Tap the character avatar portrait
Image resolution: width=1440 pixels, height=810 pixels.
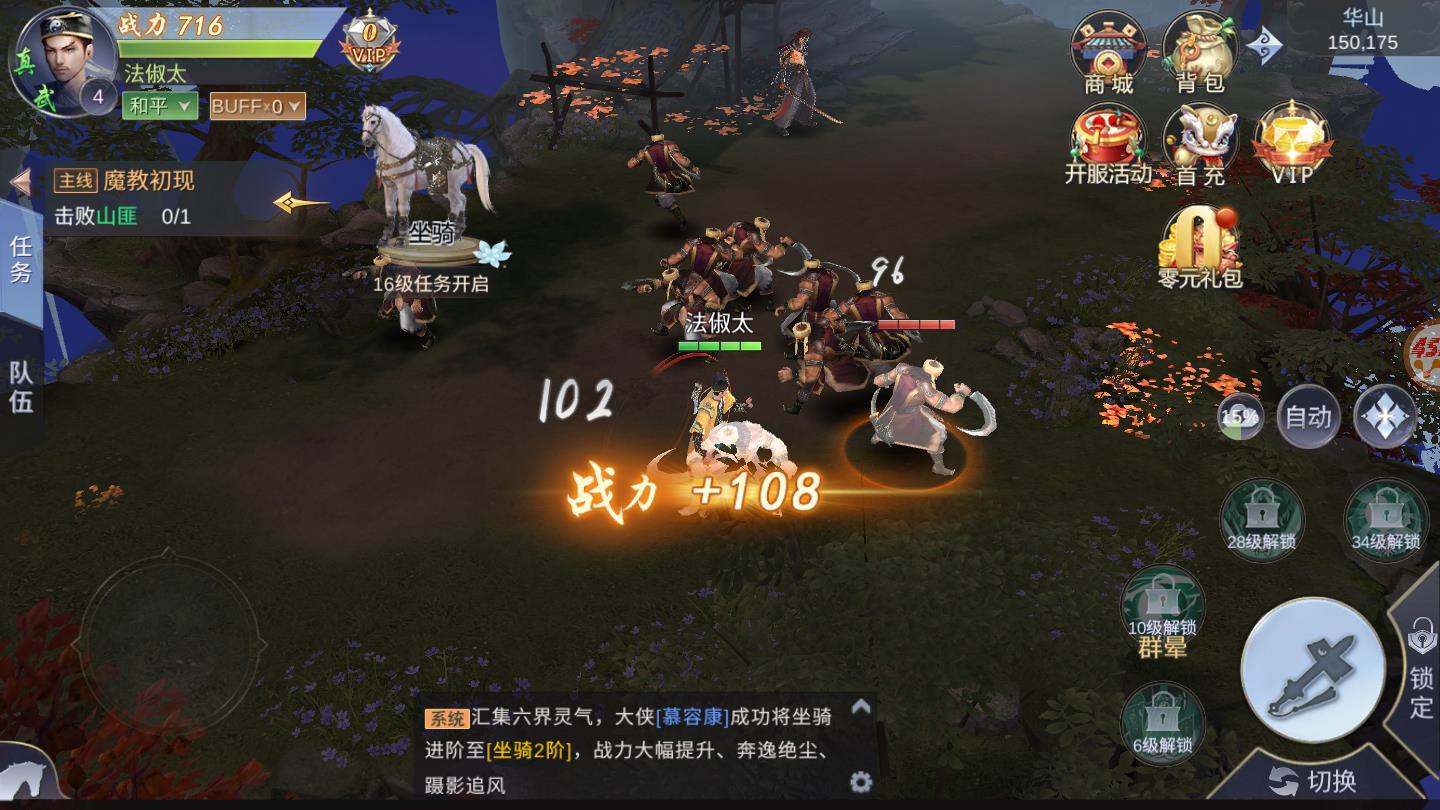tap(62, 62)
